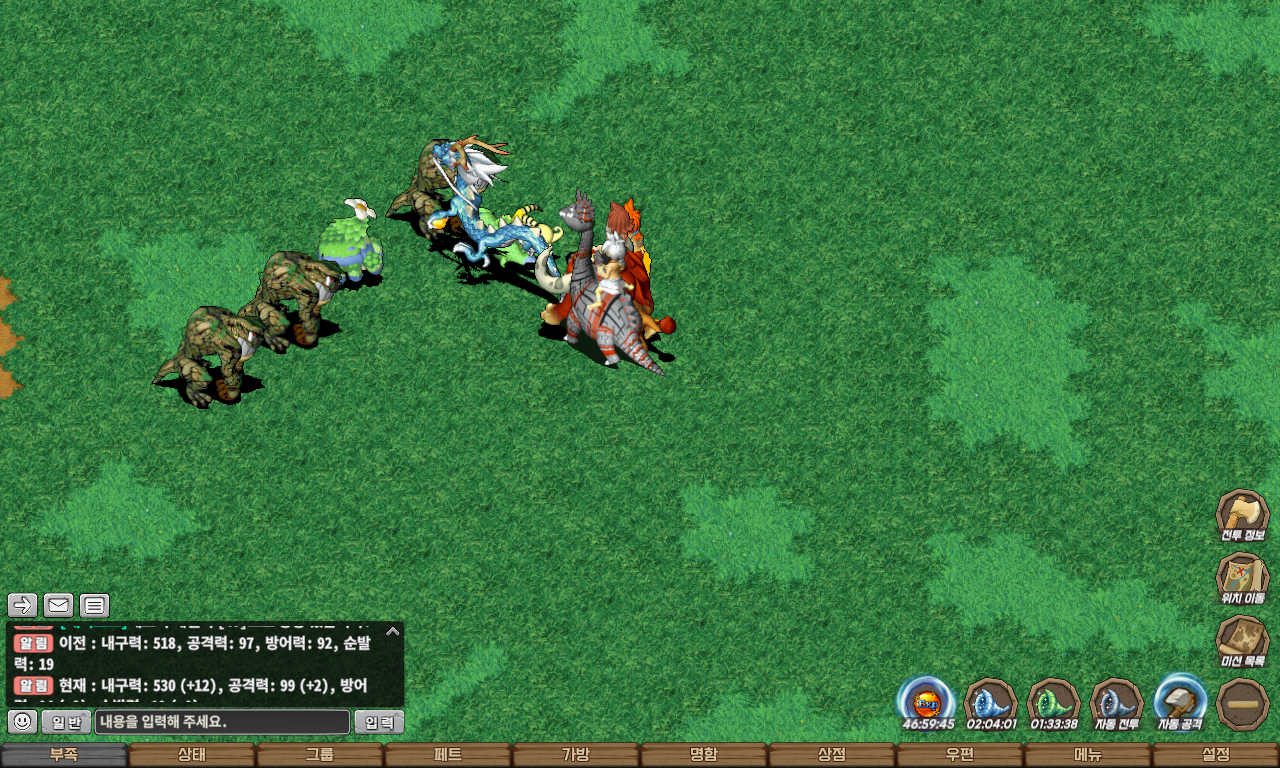Toggle 자동 공격 auto attack
1280x768 pixels.
(x=1180, y=702)
